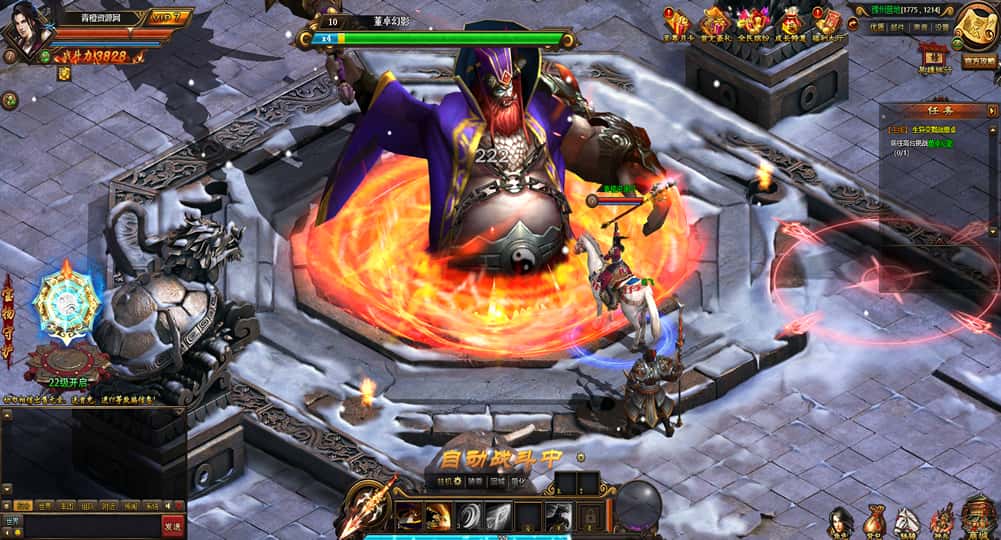This screenshot has height=540, width=1001.
Task: Open the first red gift box event
Action: click(x=676, y=21)
